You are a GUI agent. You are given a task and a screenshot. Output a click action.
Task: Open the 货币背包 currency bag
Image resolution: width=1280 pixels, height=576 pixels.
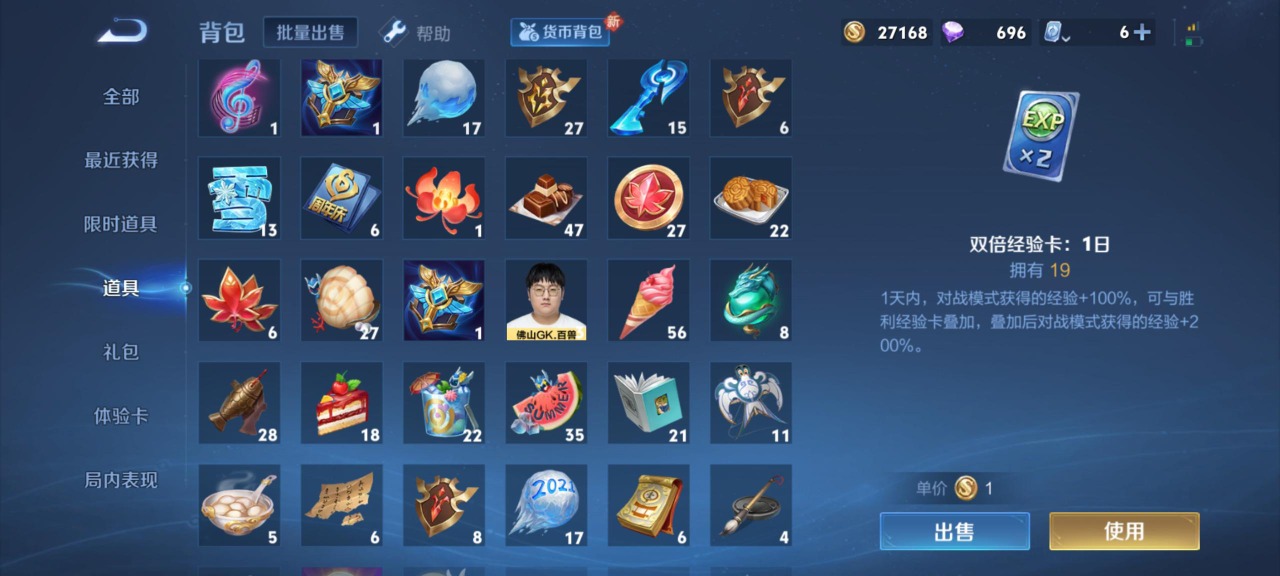pyautogui.click(x=560, y=32)
